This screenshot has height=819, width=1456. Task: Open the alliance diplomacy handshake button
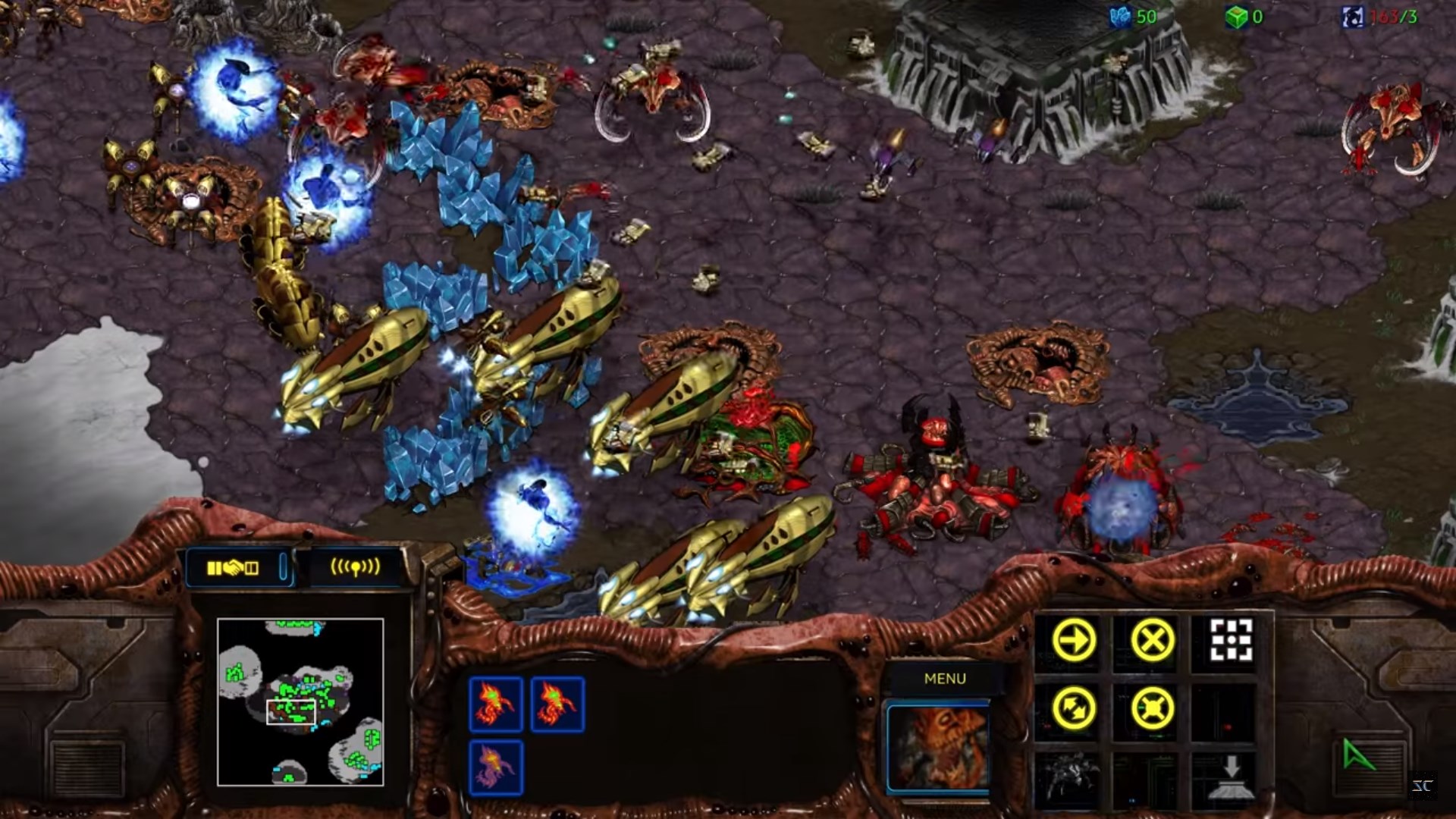234,567
